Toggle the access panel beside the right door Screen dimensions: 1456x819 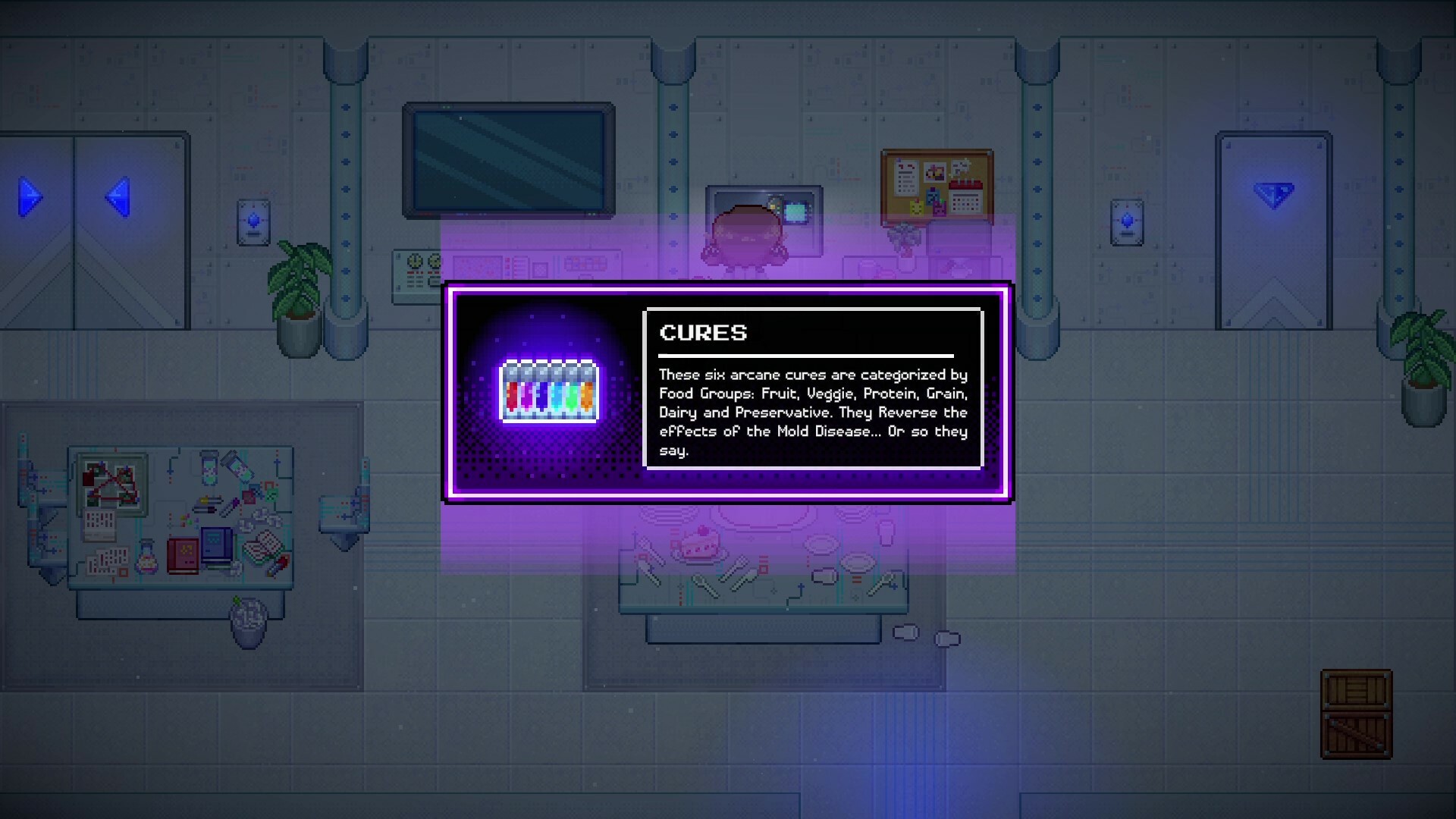pyautogui.click(x=1125, y=220)
